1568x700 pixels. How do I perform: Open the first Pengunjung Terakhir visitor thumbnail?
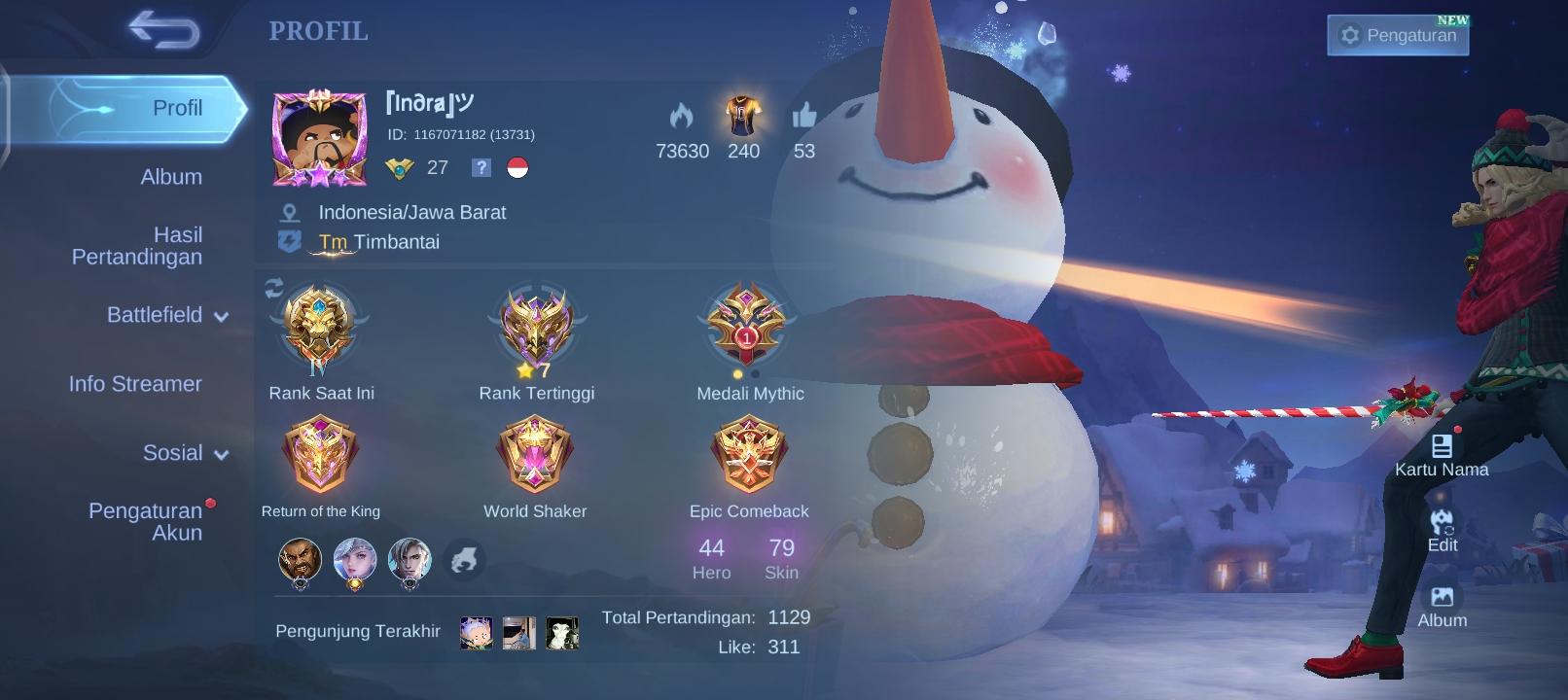(x=475, y=631)
